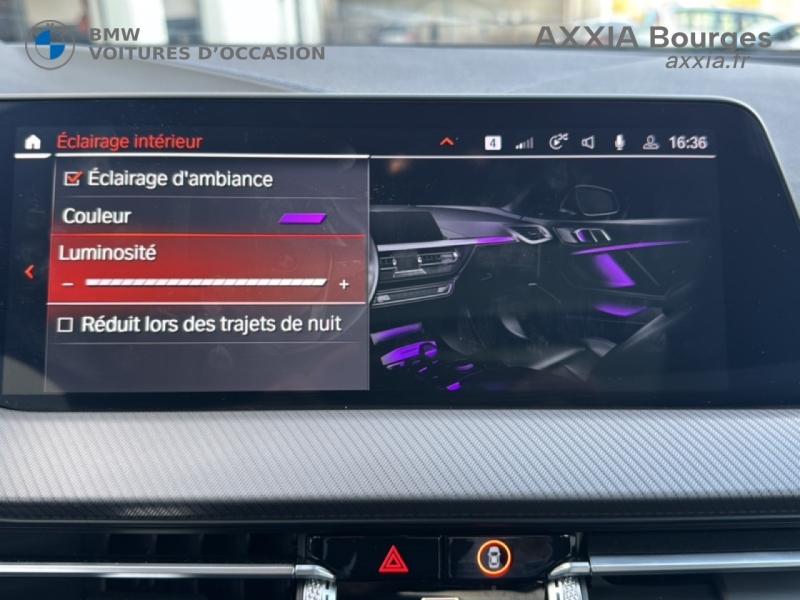The width and height of the screenshot is (800, 600).
Task: Go to the home screen icon
Action: [33, 142]
